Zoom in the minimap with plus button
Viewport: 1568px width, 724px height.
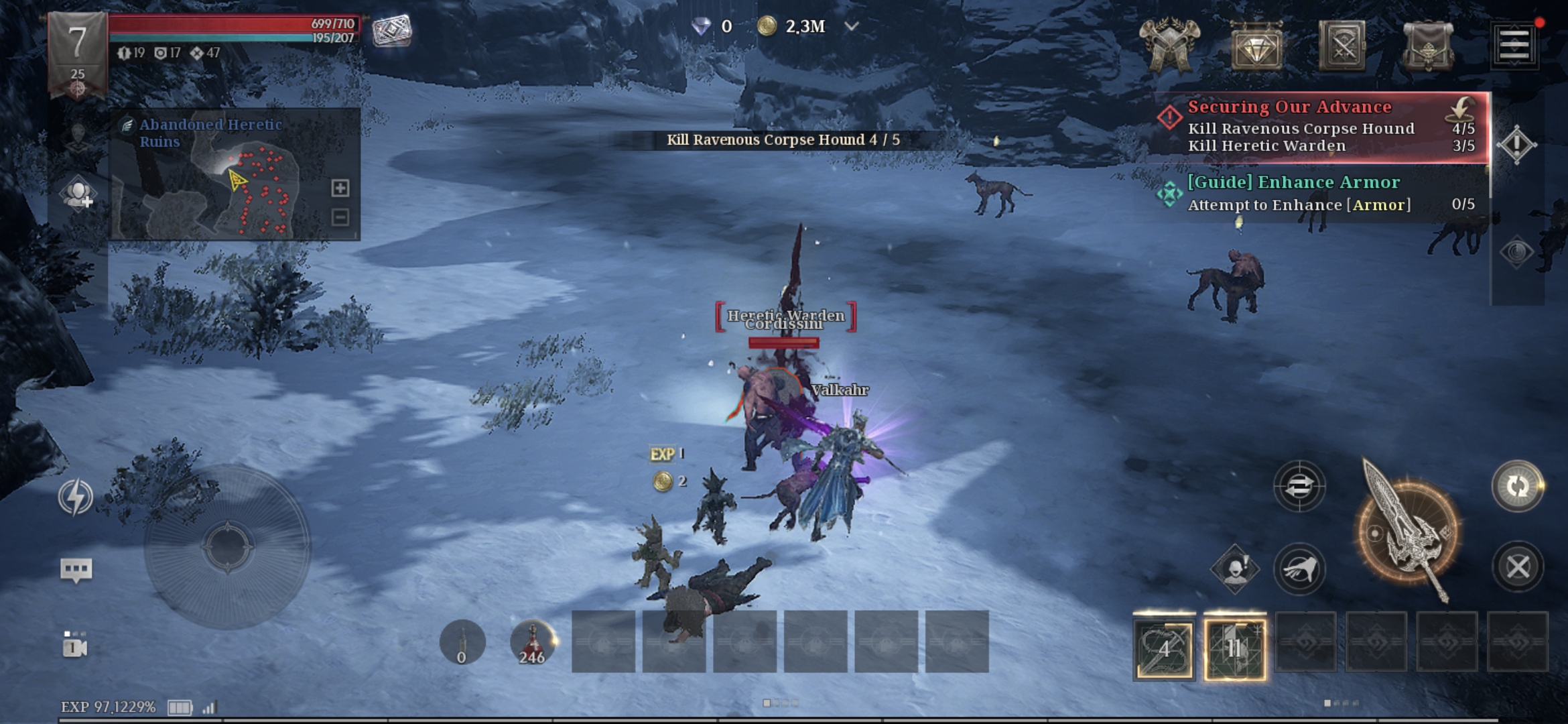click(340, 188)
